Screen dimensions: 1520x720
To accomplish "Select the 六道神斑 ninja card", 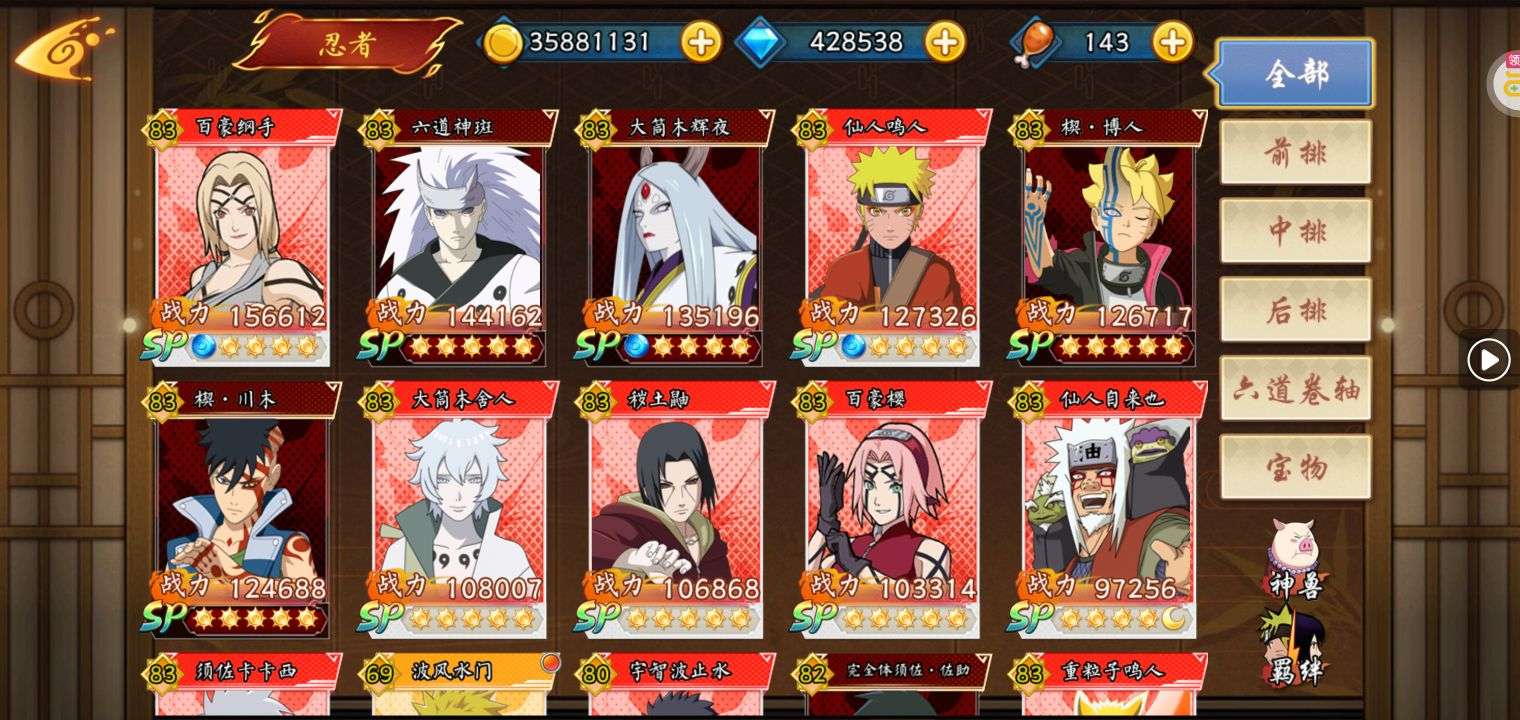I will click(x=460, y=236).
